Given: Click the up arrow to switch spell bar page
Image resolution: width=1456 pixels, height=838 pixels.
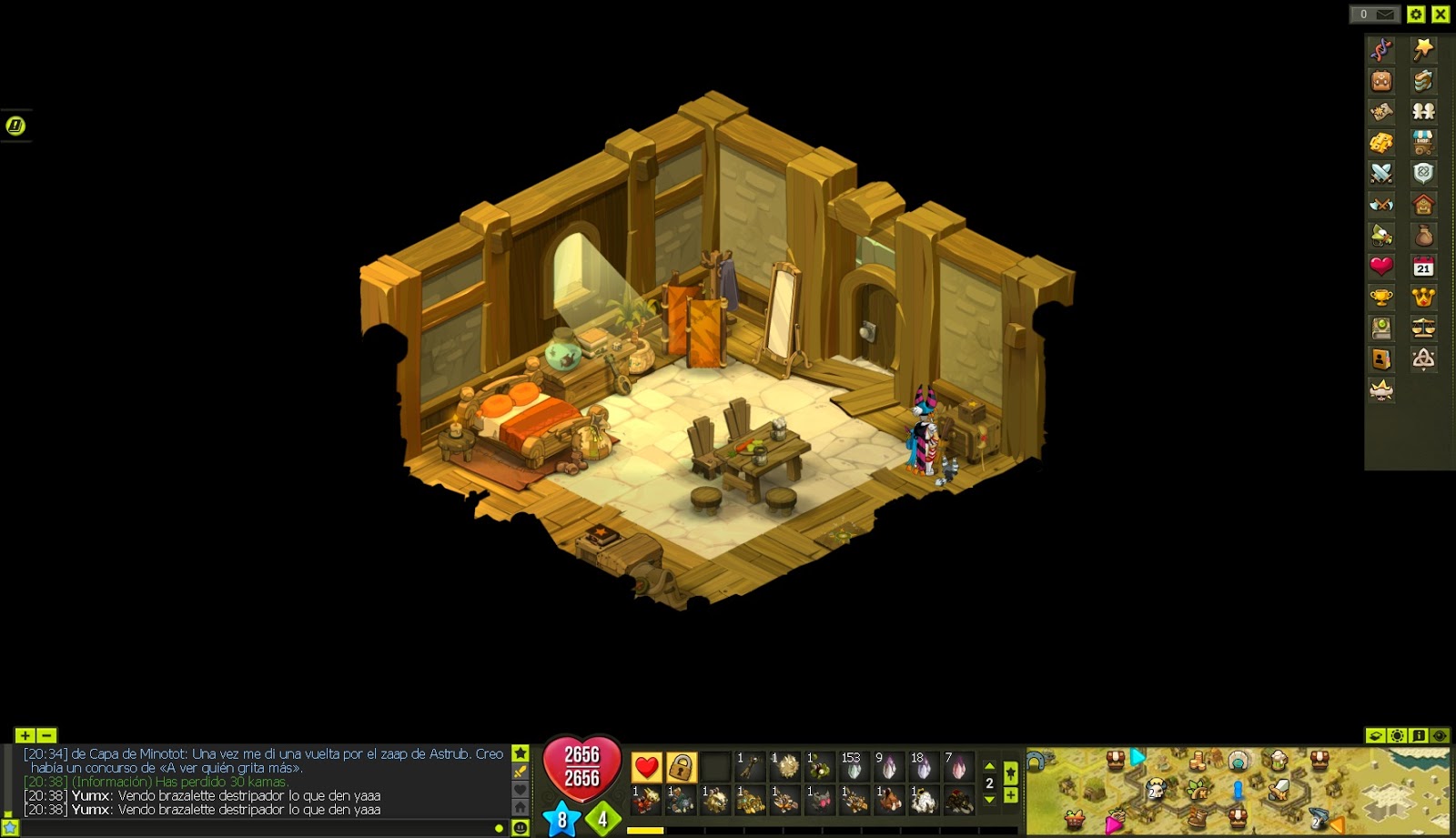Looking at the screenshot, I should [988, 767].
